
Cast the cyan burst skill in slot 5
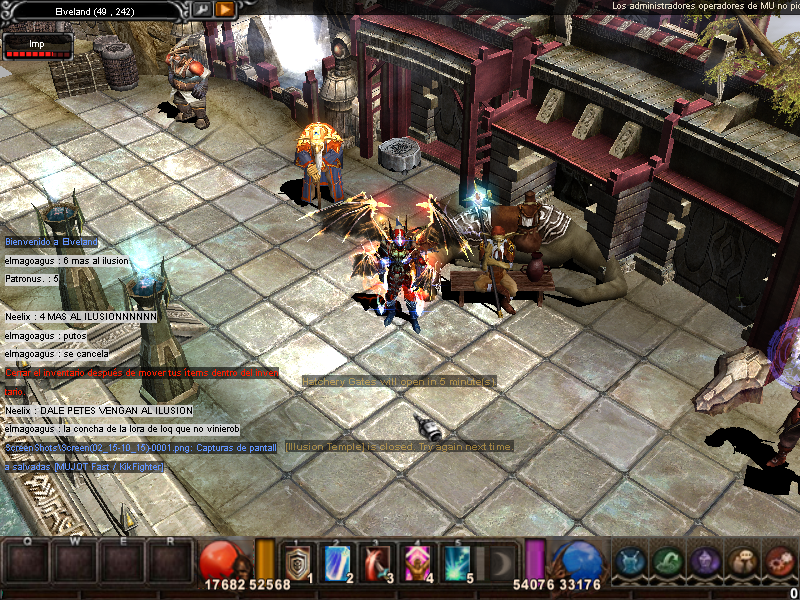click(456, 562)
